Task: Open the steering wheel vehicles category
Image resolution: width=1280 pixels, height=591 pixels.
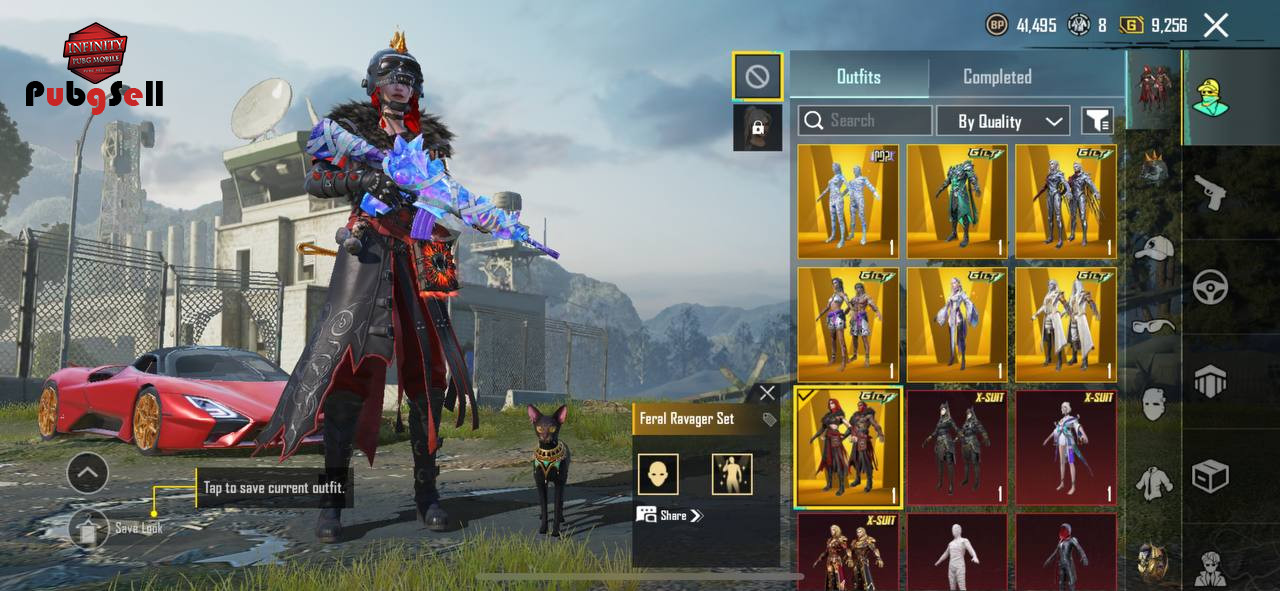Action: 1211,288
